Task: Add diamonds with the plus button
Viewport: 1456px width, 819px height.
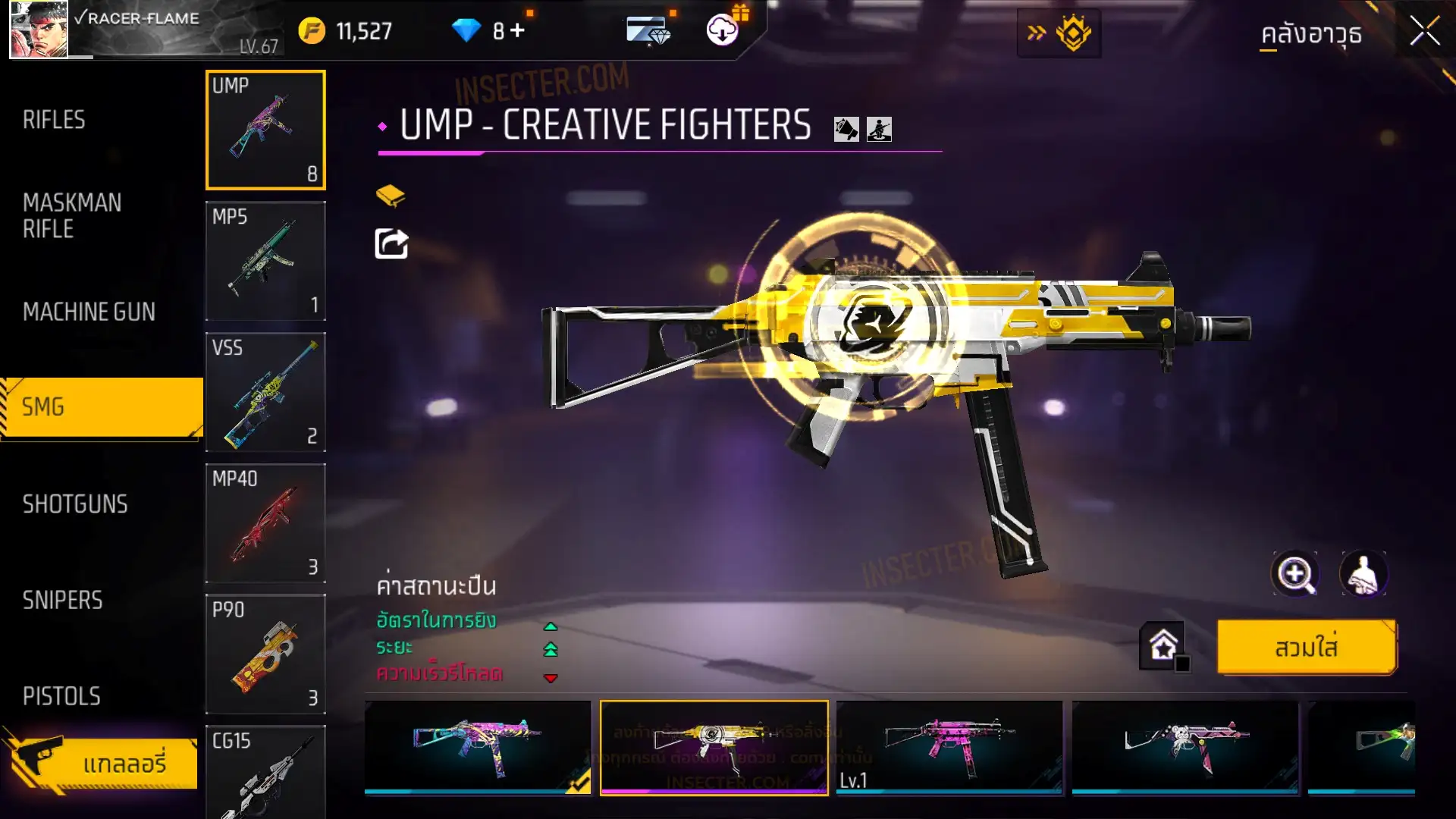Action: coord(517,30)
